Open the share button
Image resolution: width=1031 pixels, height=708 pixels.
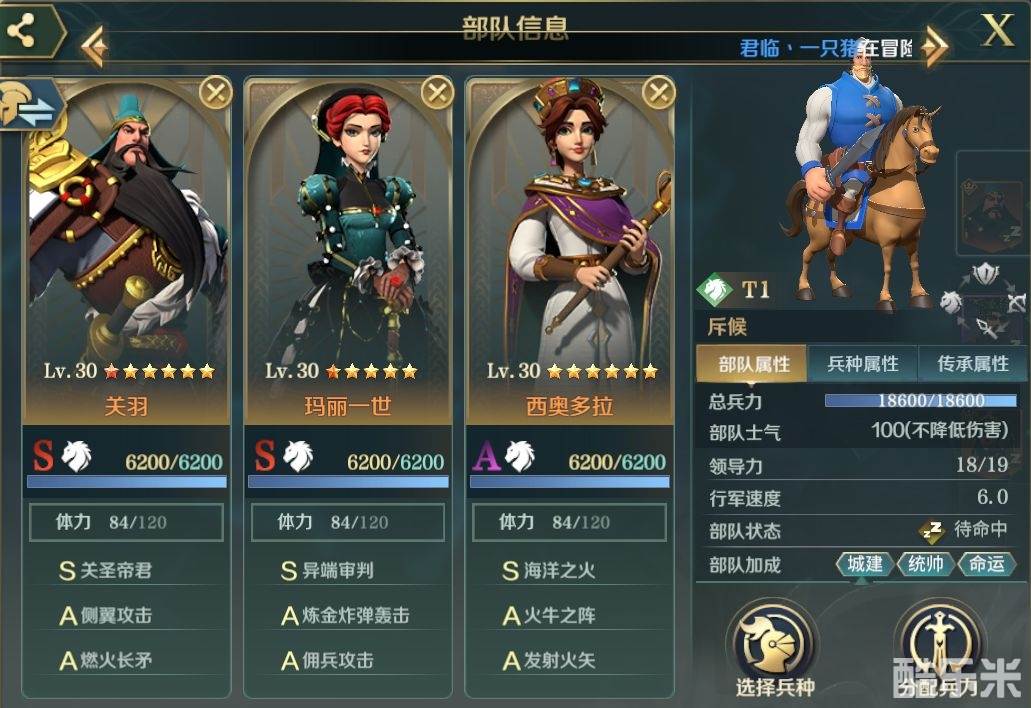click(x=22, y=32)
